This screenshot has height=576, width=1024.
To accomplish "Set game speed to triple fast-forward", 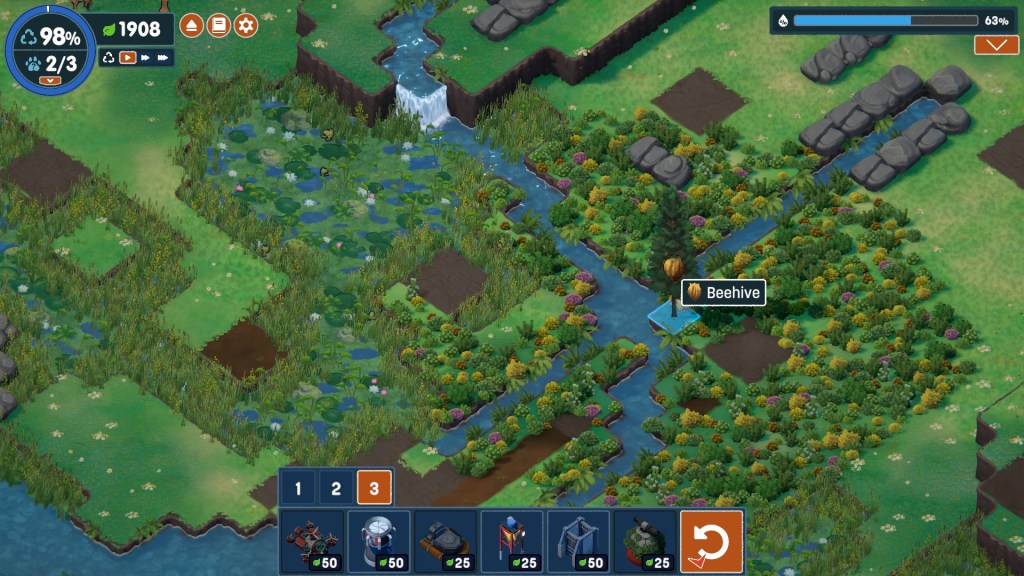I will [x=165, y=58].
